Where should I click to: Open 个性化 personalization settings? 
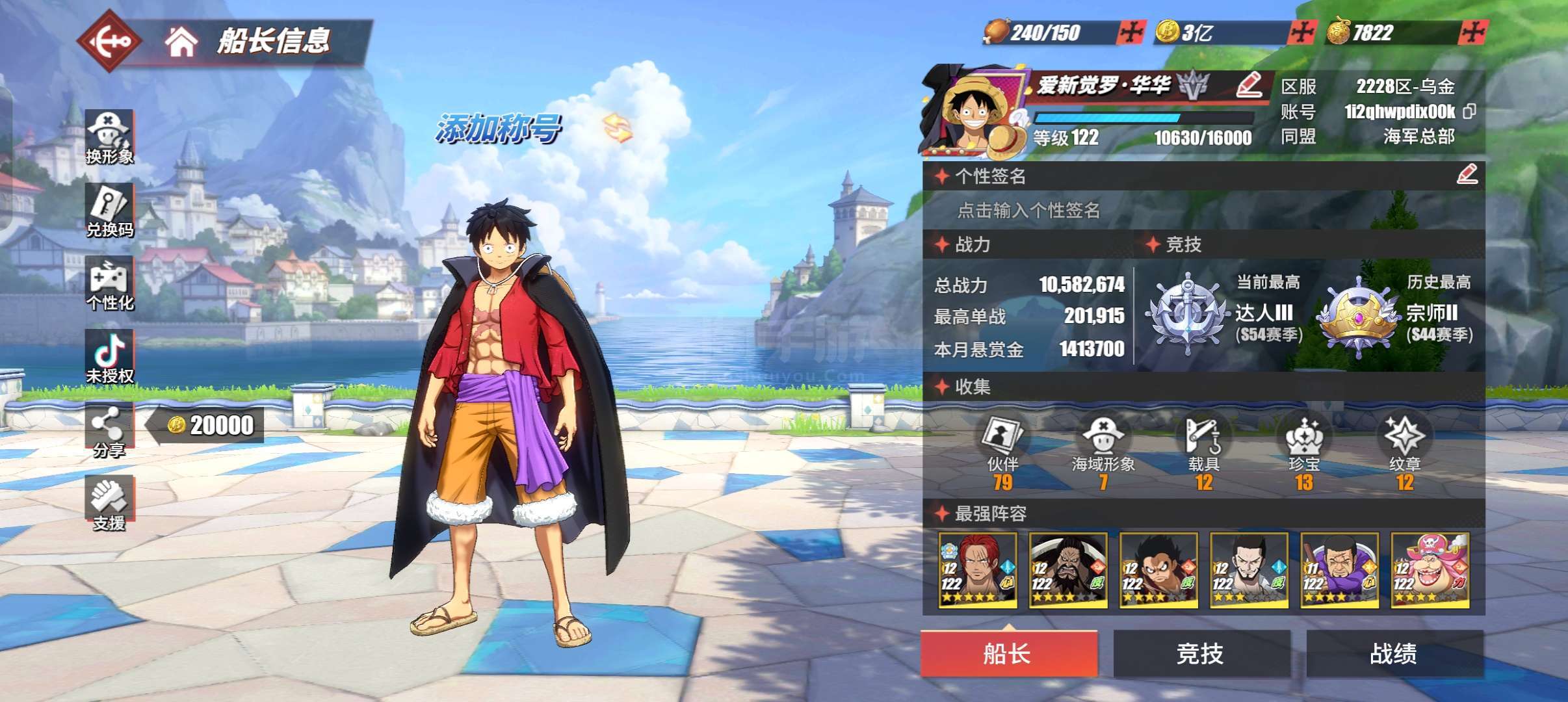tap(109, 284)
